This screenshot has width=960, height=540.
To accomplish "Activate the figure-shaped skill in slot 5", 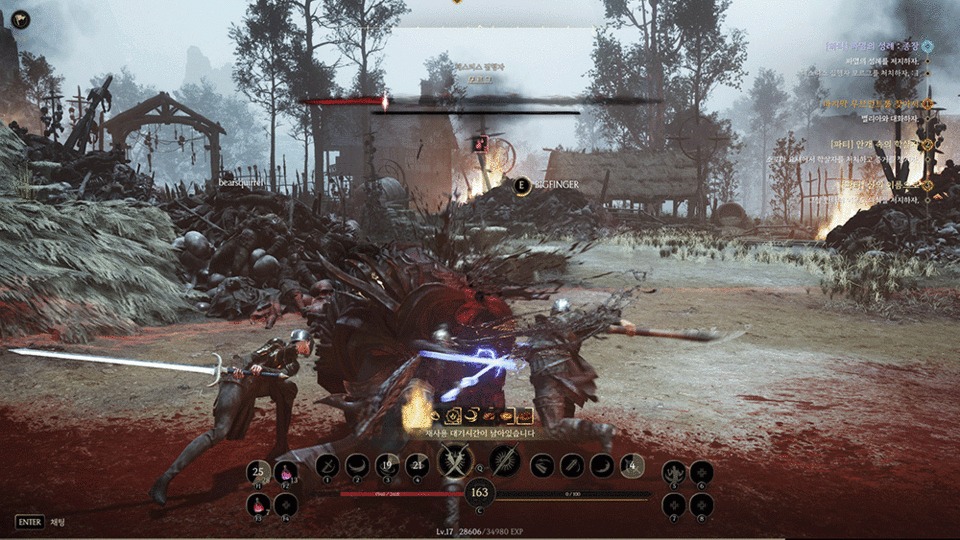I will (675, 472).
